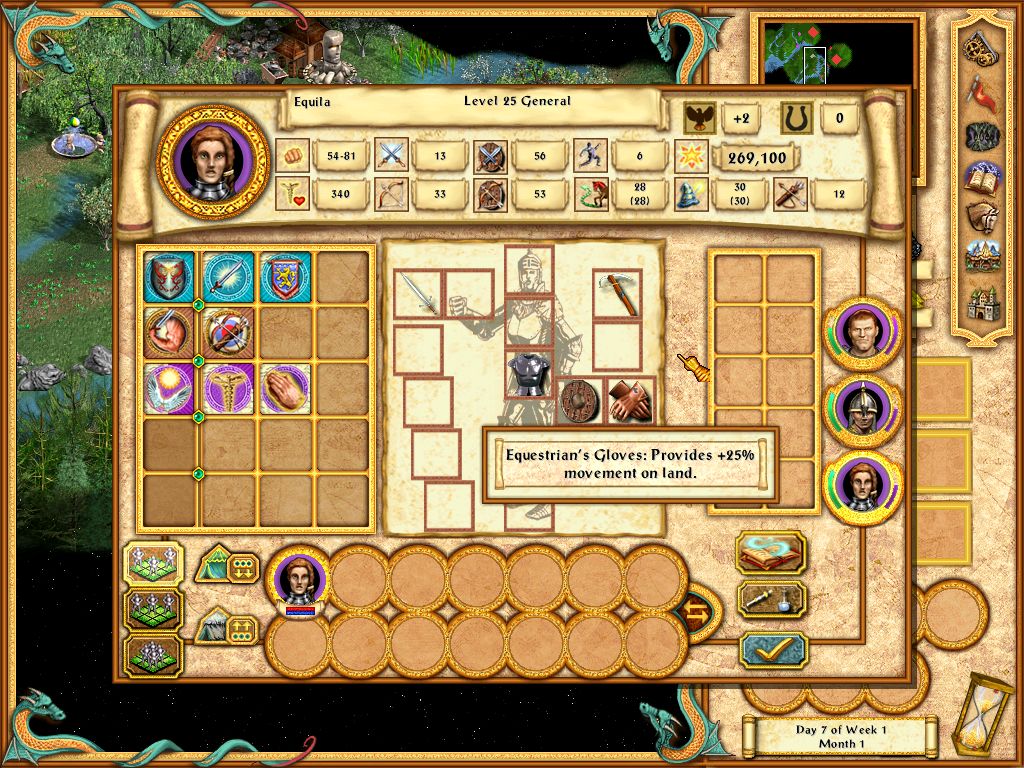Select the praying hands skill icon

click(x=285, y=389)
